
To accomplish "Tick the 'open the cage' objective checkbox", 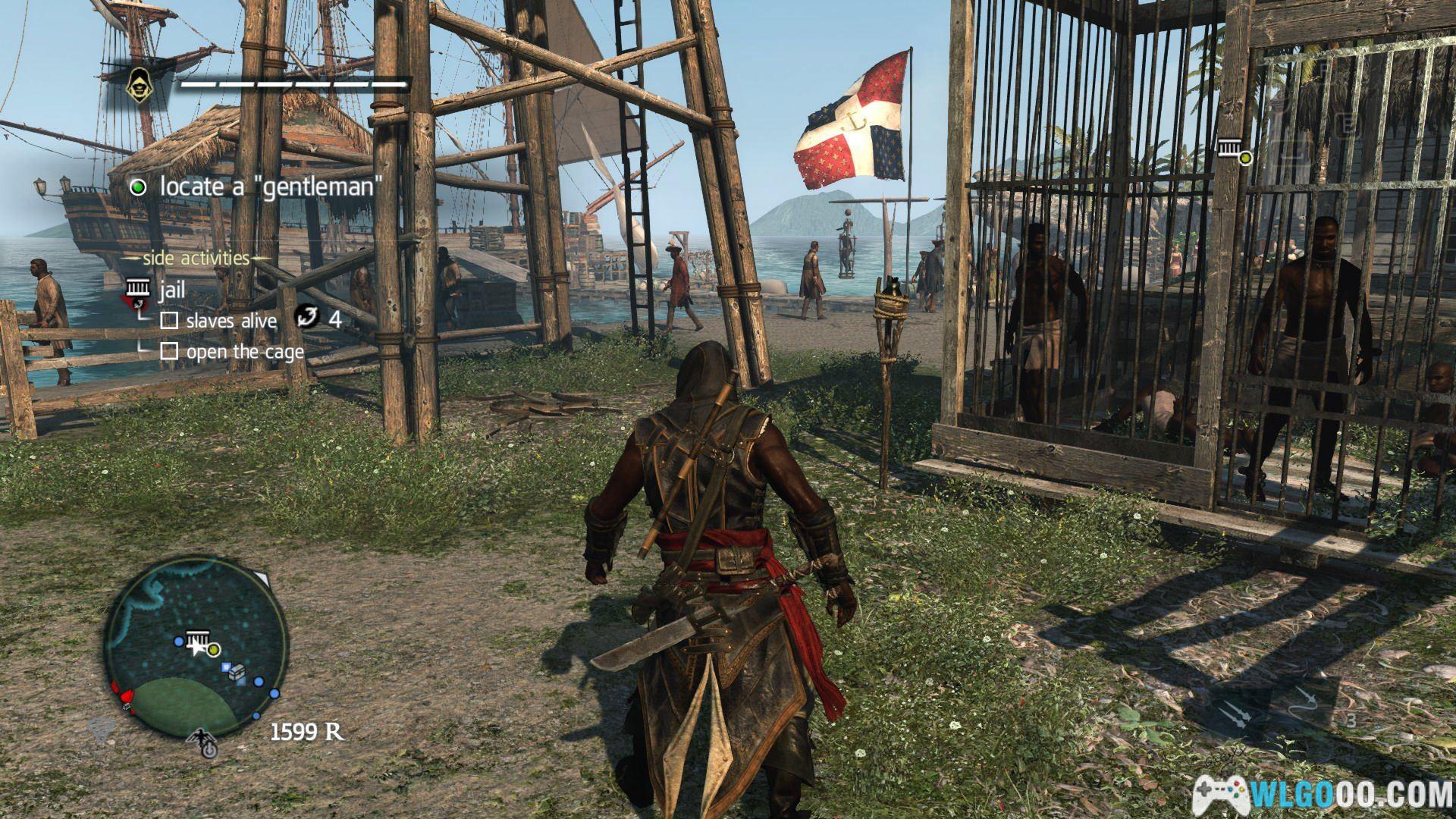I will click(x=170, y=352).
